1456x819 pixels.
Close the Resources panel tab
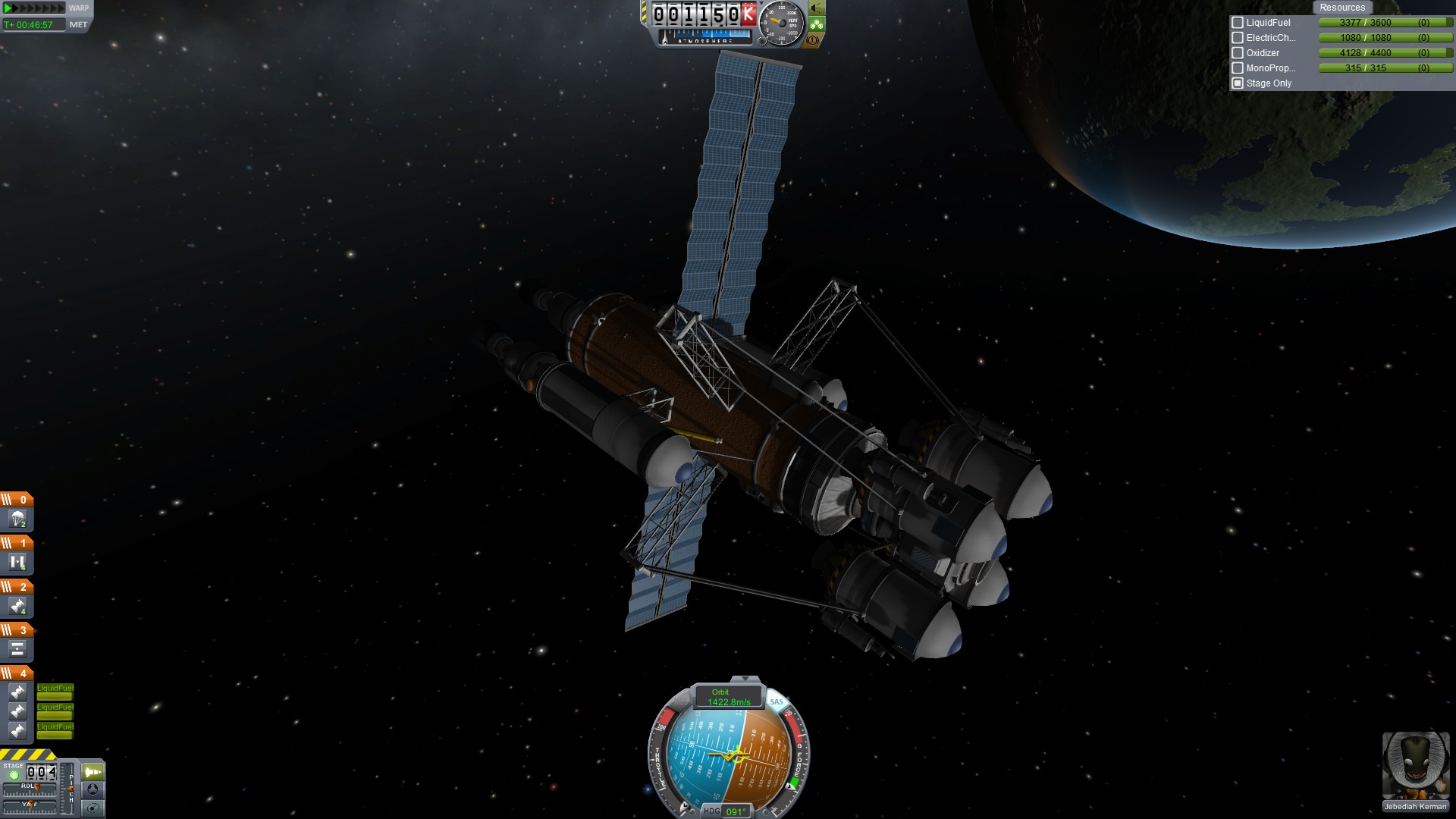click(x=1341, y=8)
